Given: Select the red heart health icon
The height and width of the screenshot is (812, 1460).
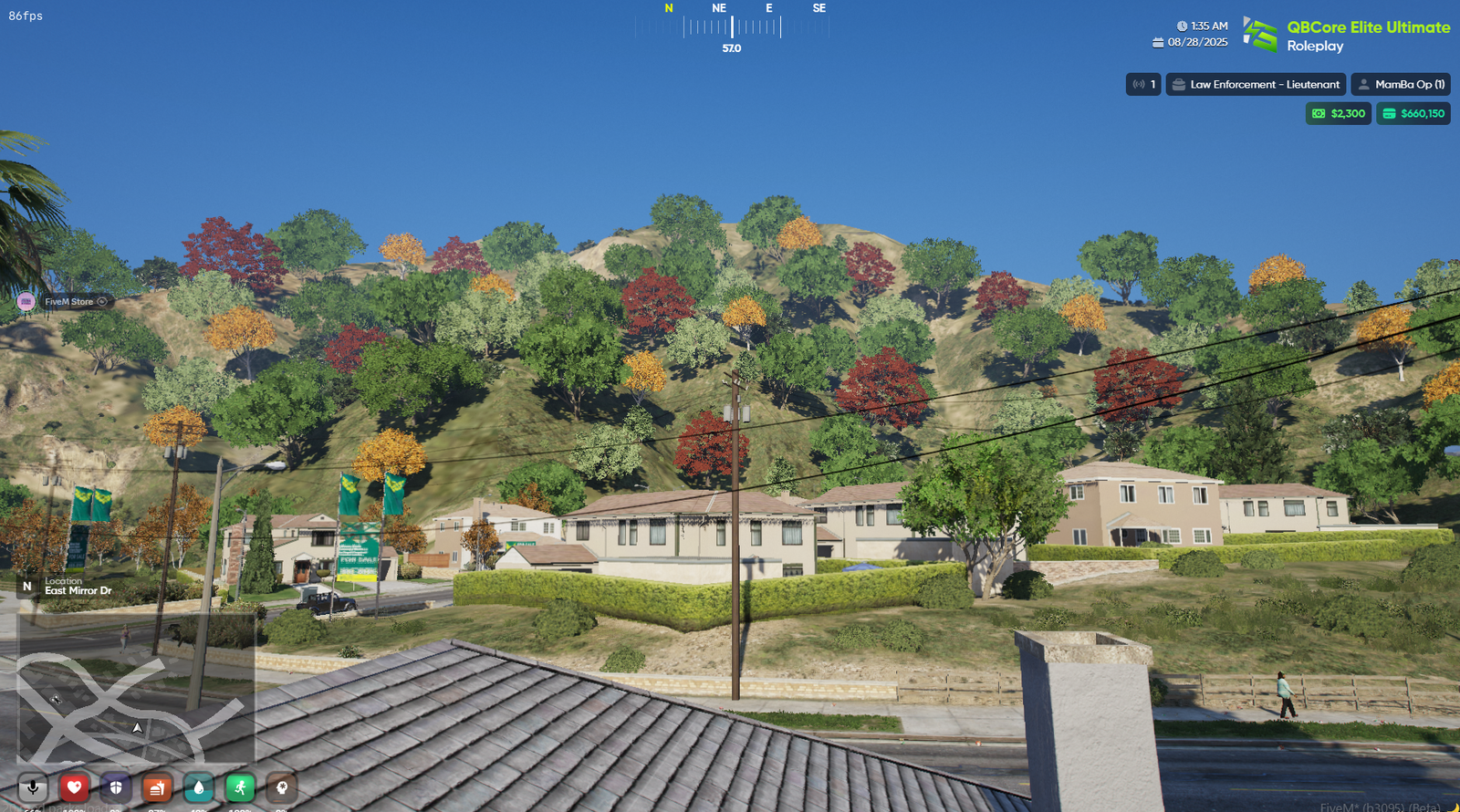Looking at the screenshot, I should click(x=74, y=787).
